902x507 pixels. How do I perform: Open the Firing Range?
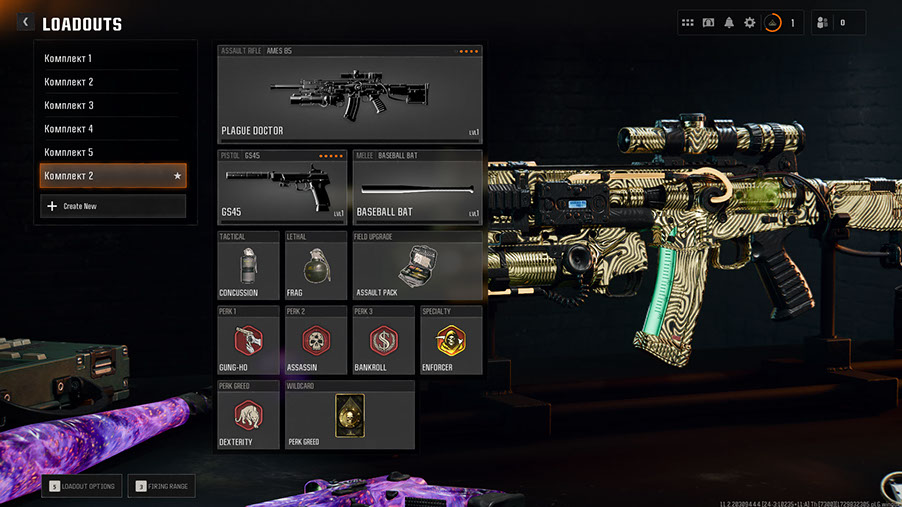tap(163, 487)
